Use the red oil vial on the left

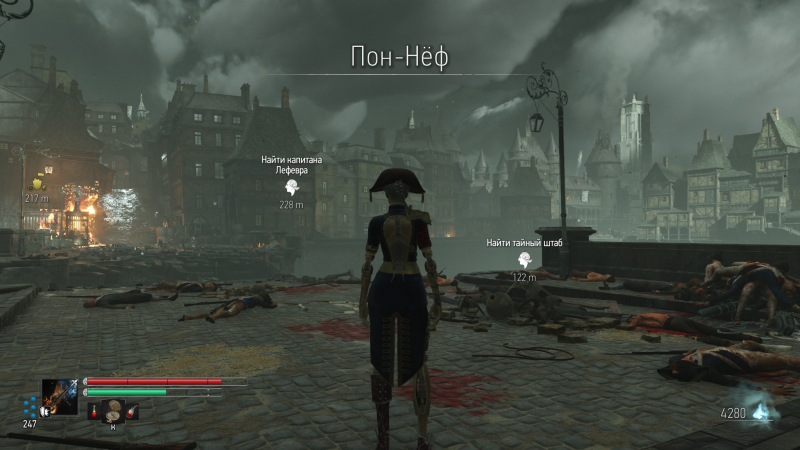click(95, 411)
